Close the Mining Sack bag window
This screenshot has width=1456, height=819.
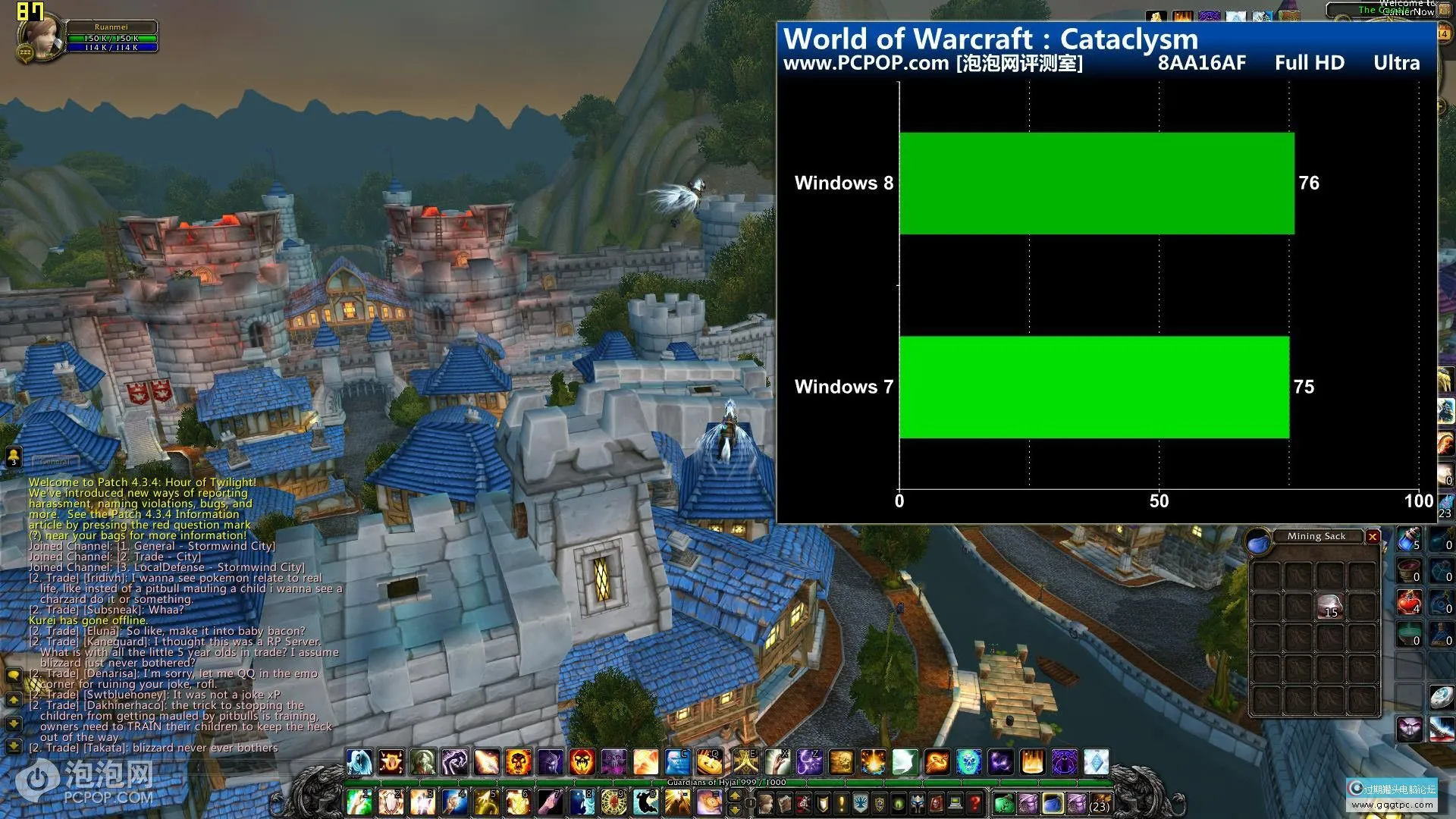pyautogui.click(x=1373, y=537)
